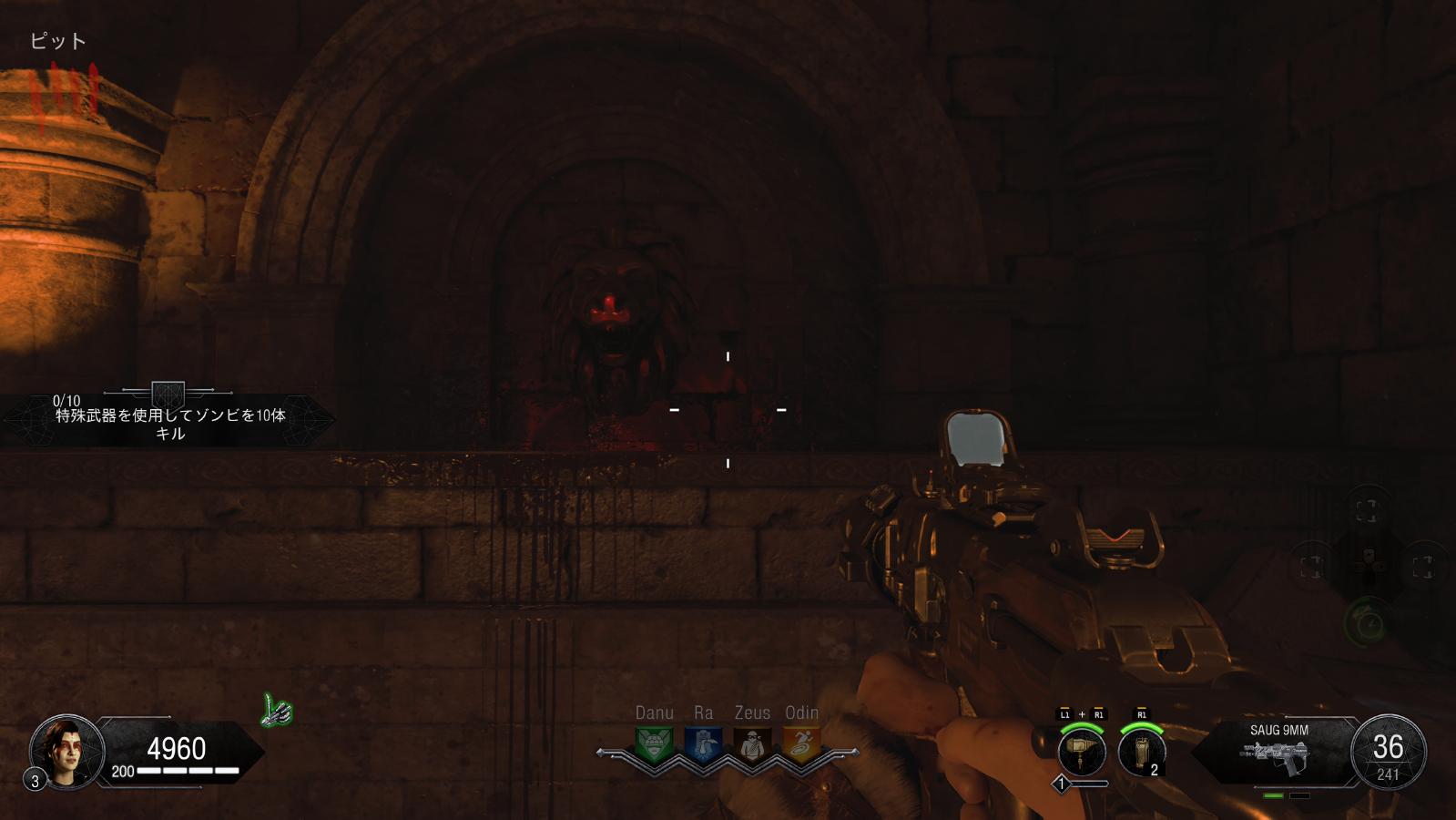Viewport: 1456px width, 820px height.
Task: Select the Zeus perk icon
Action: [x=752, y=744]
